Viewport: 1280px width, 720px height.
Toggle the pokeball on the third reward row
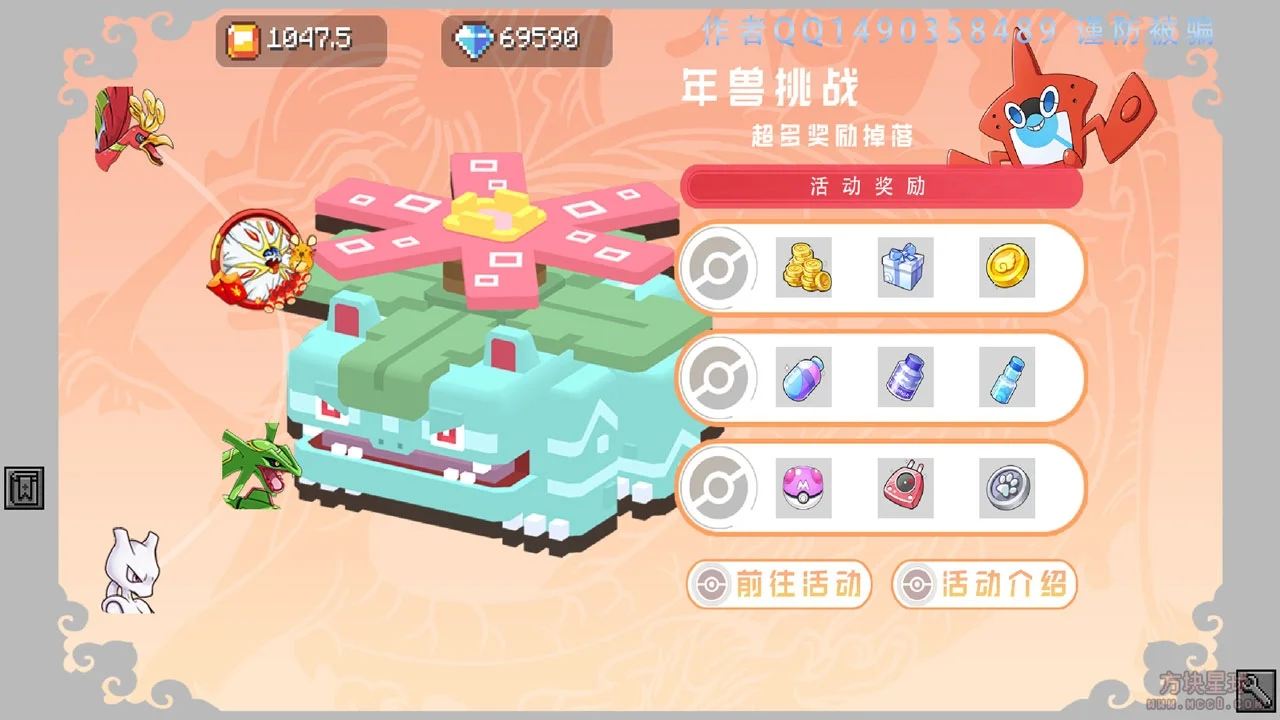tap(719, 487)
